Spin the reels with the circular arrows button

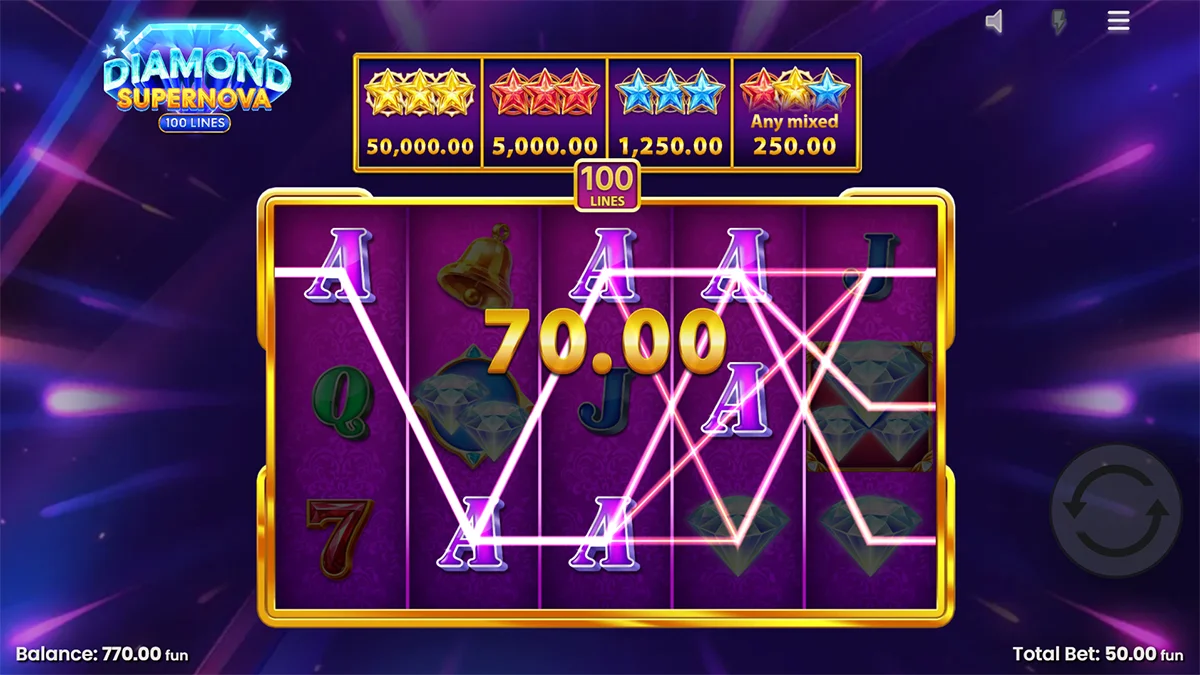[1115, 510]
